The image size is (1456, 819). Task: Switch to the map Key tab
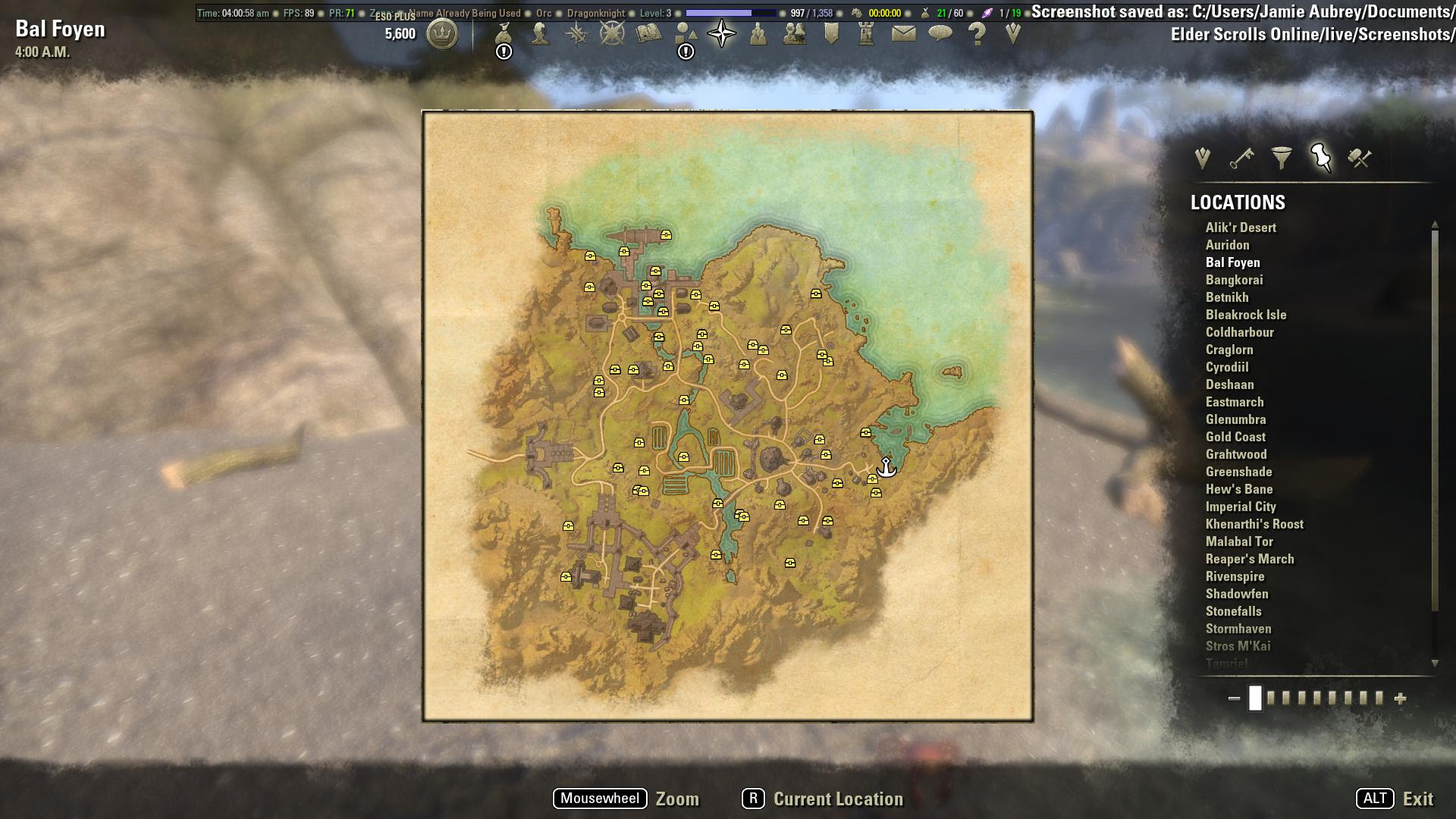pyautogui.click(x=1241, y=157)
